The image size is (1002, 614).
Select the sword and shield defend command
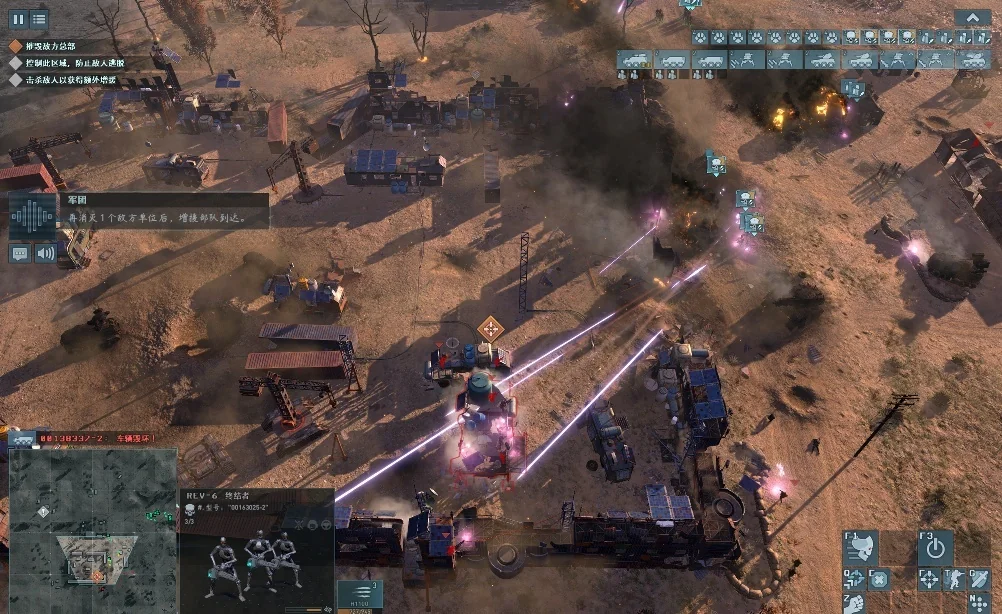[x=979, y=578]
